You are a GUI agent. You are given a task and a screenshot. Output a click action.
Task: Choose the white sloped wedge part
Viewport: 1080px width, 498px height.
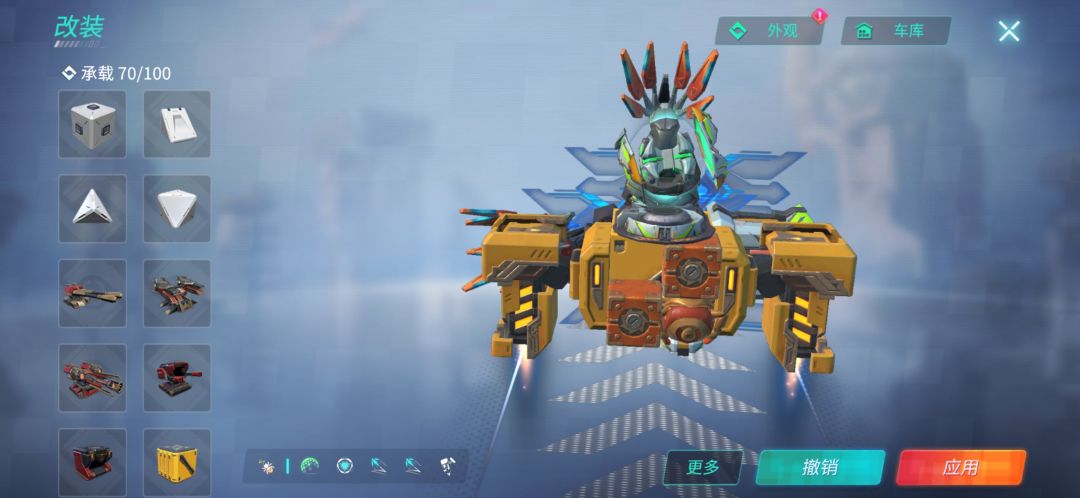177,124
